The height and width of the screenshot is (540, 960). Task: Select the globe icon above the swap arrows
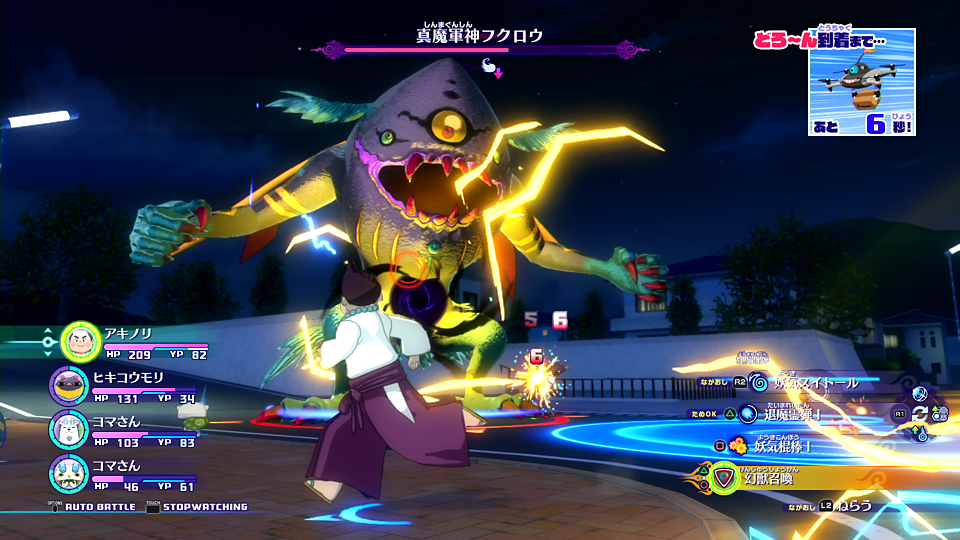tap(921, 394)
